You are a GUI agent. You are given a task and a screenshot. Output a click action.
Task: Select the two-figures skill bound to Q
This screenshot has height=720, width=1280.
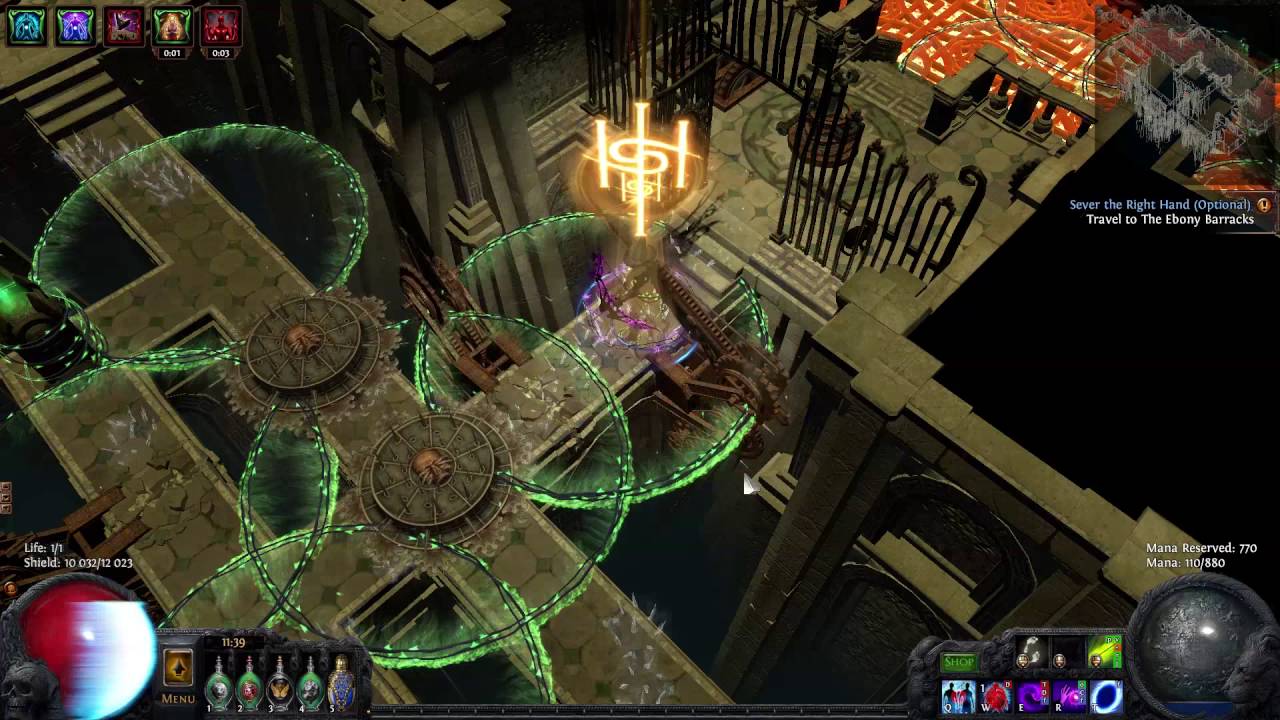click(958, 695)
